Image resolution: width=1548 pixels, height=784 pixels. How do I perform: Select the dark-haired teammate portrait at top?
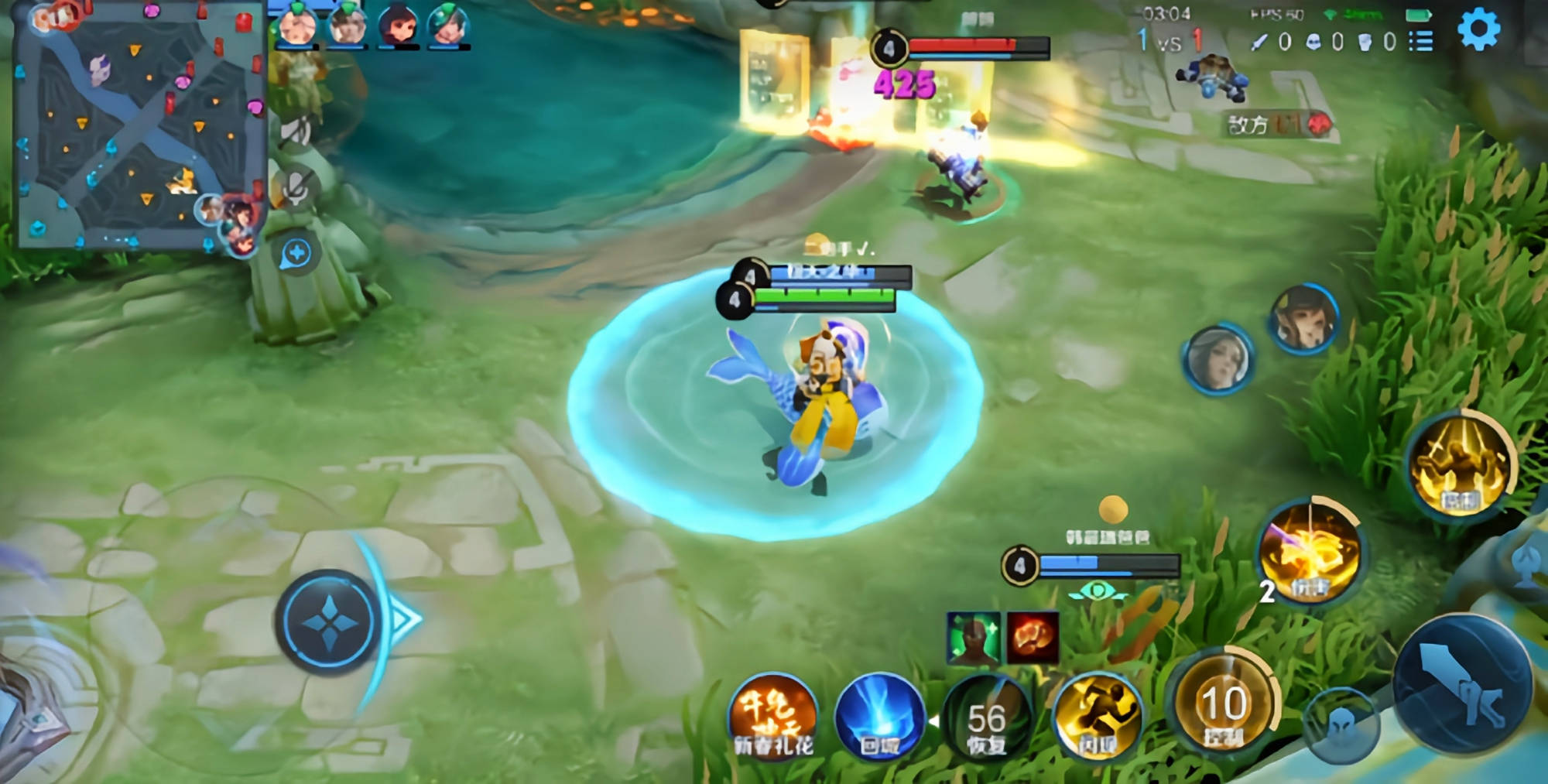399,26
